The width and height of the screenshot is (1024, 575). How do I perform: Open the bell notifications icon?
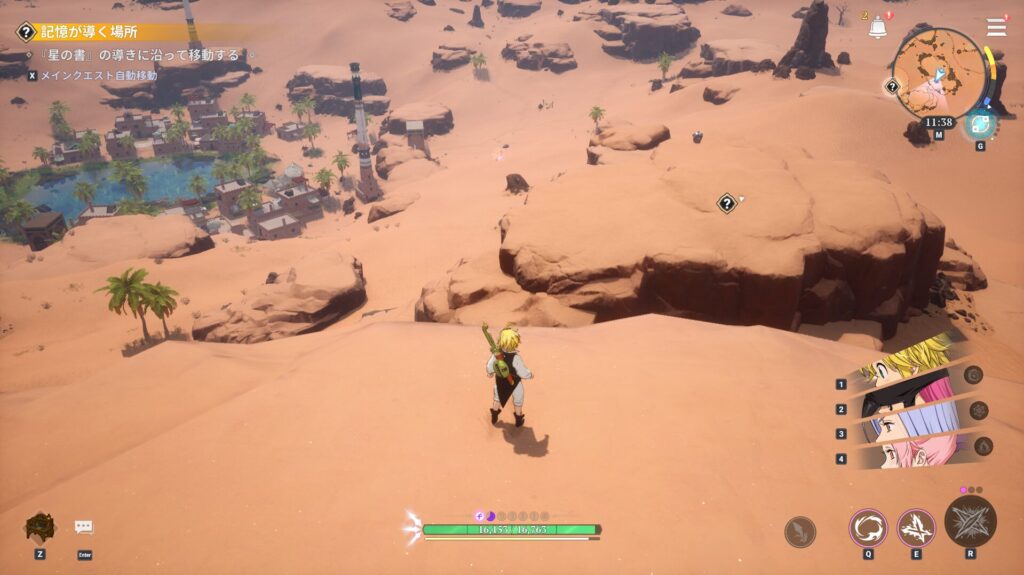click(877, 28)
